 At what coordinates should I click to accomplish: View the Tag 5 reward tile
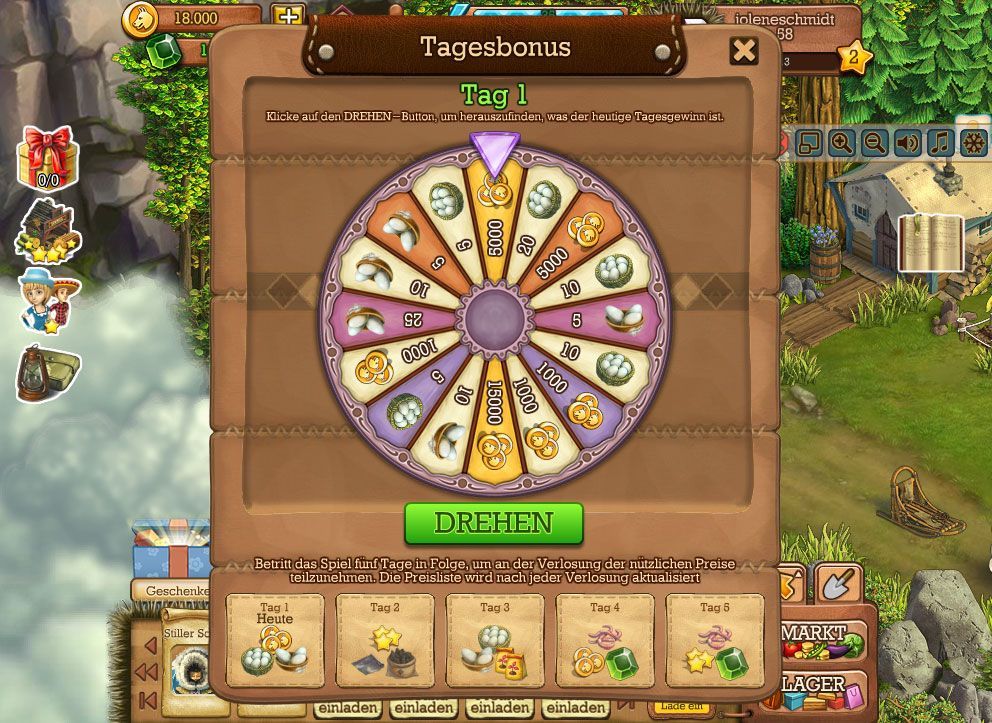715,641
